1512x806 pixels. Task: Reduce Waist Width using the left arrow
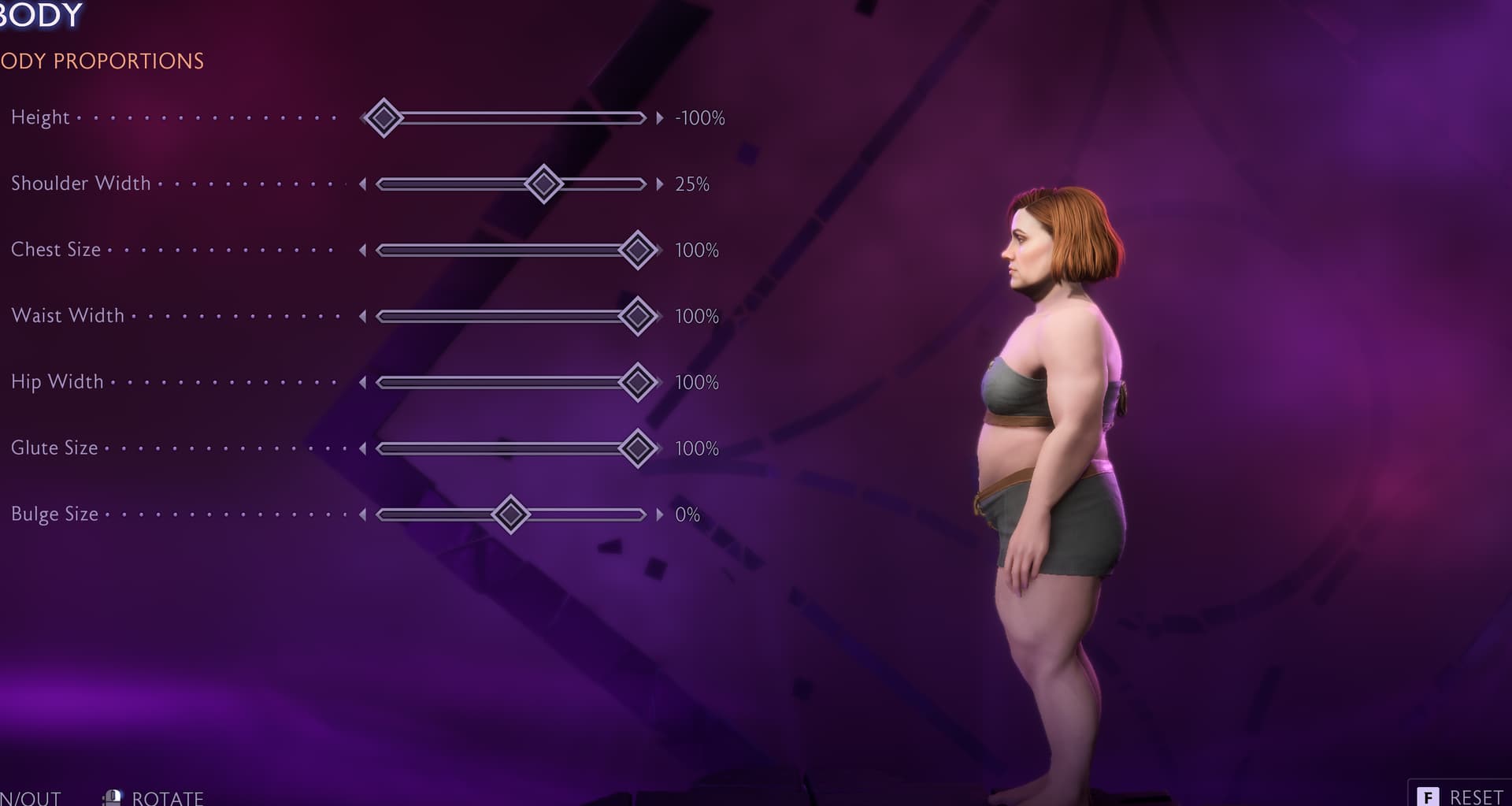point(362,317)
